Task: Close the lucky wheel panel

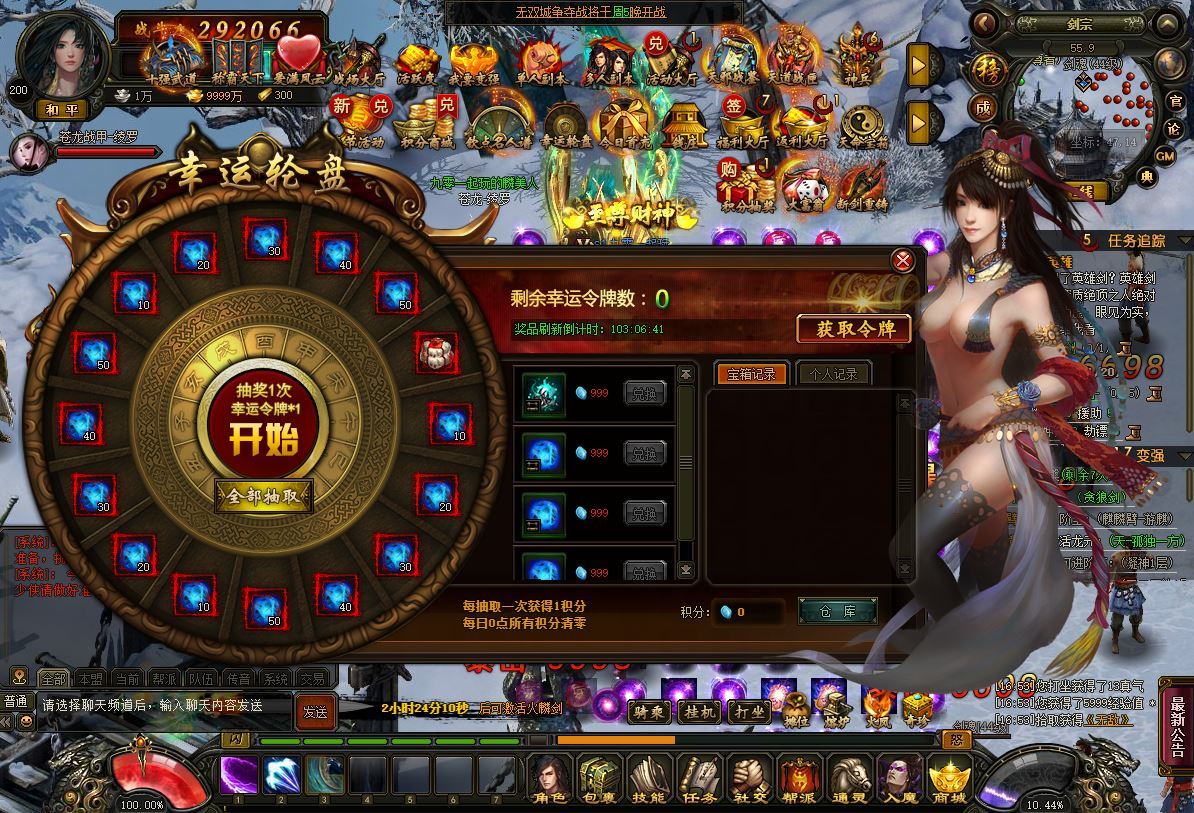Action: click(x=902, y=261)
